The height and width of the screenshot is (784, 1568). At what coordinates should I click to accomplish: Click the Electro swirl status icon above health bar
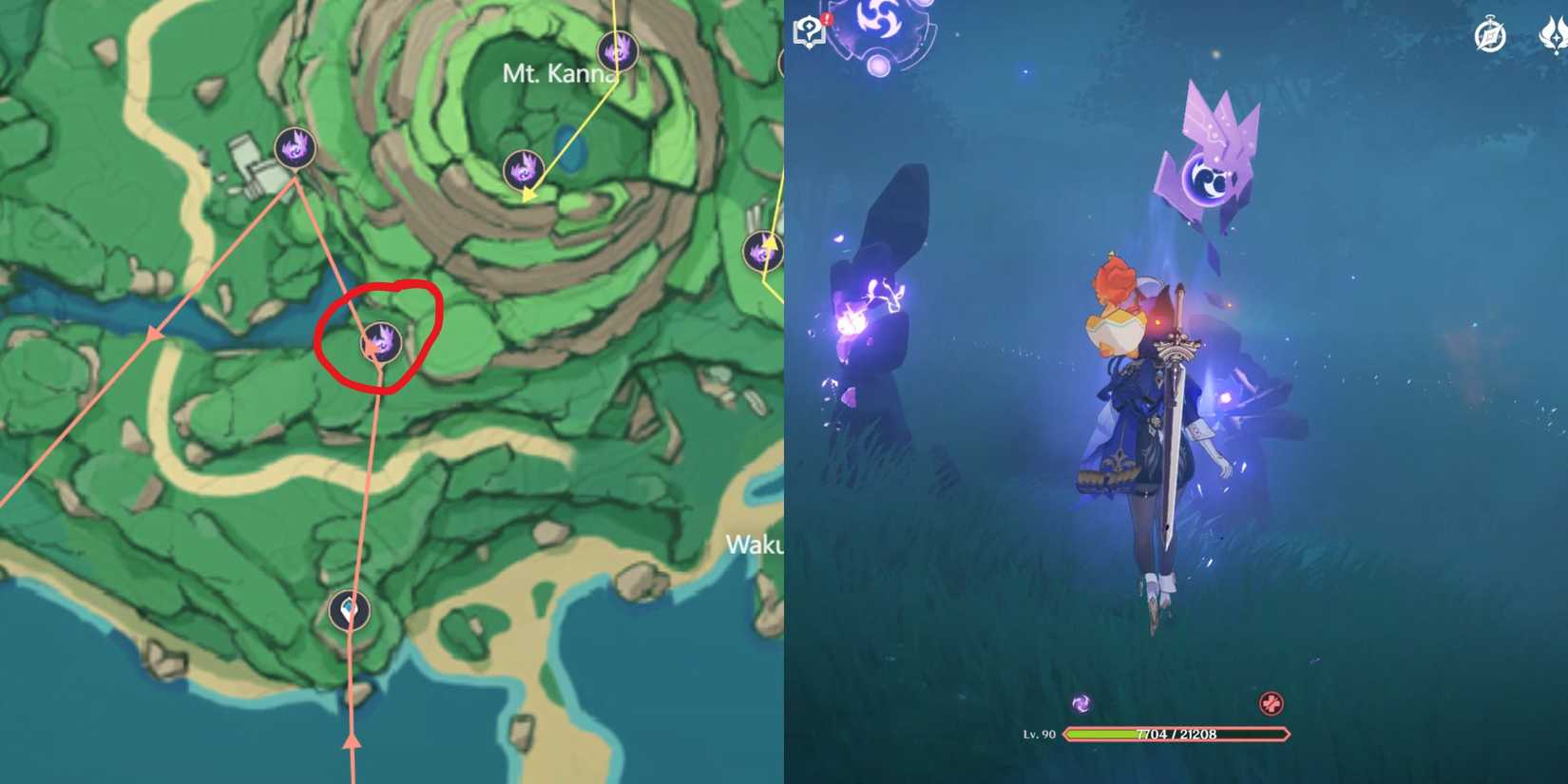1080,703
